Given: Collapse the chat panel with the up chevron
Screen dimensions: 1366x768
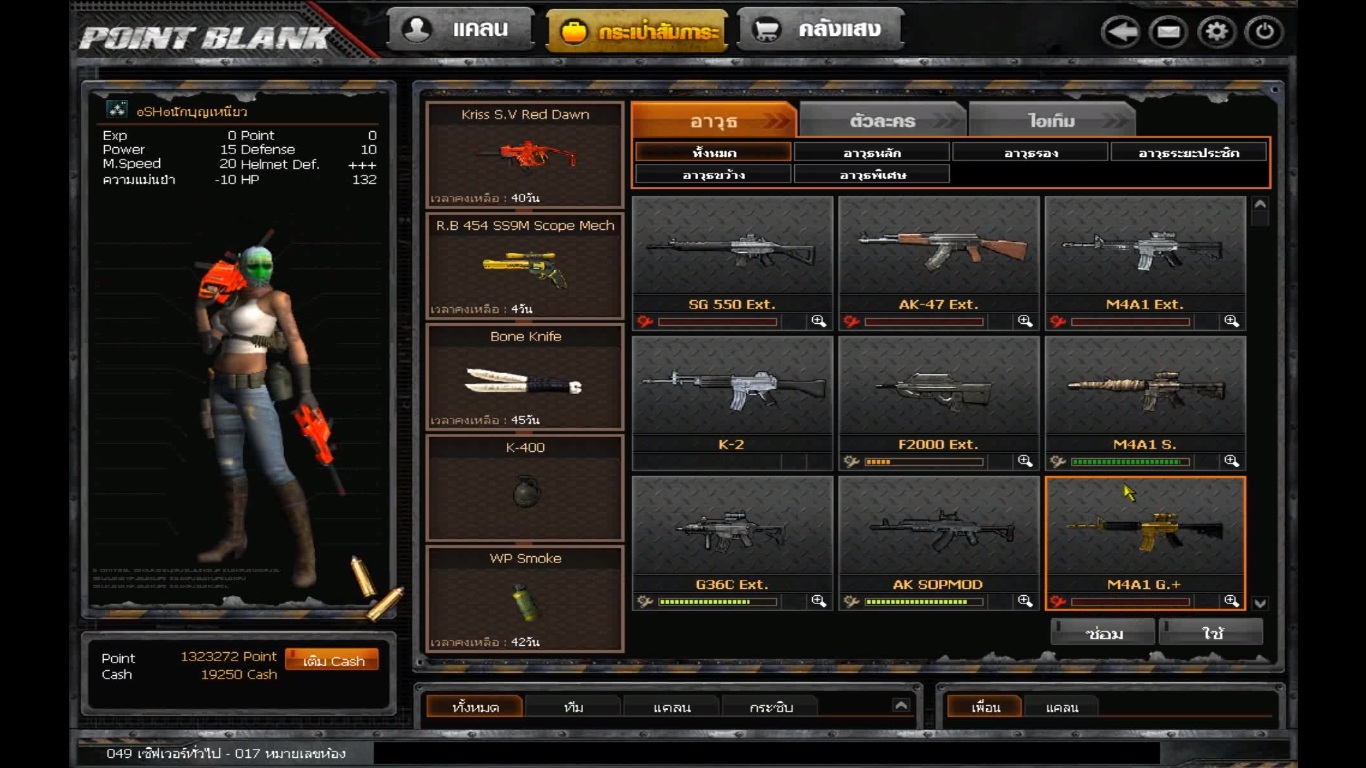Looking at the screenshot, I should (x=902, y=706).
